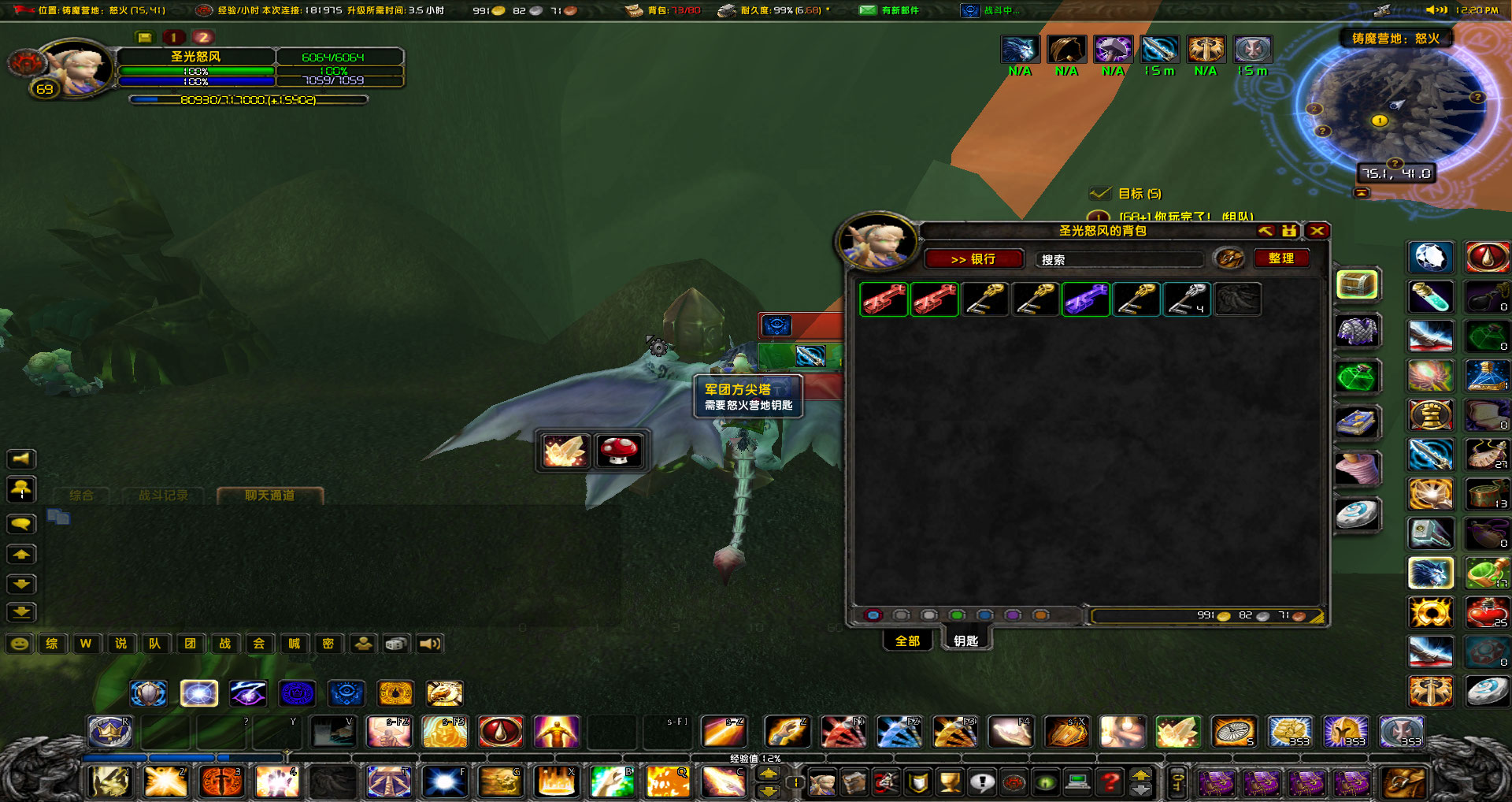
Task: Click the chat scroll-up arrow on the left
Action: click(21, 554)
